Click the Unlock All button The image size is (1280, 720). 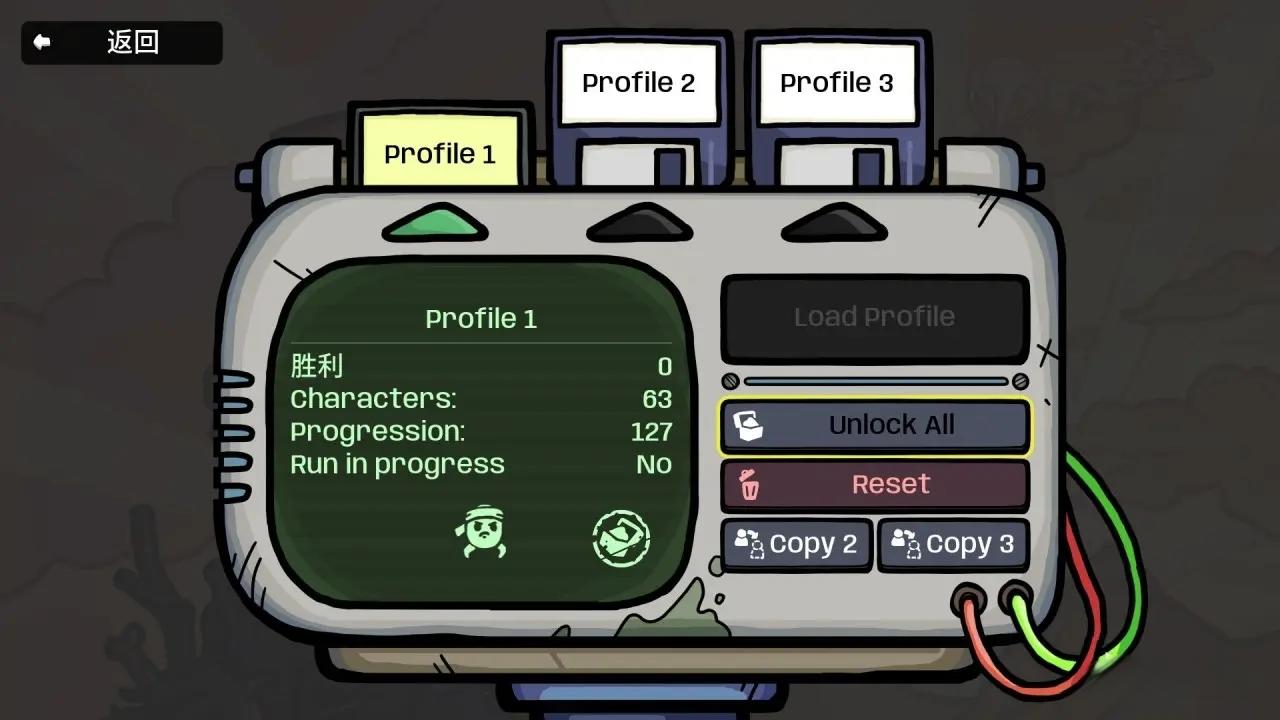click(x=874, y=425)
